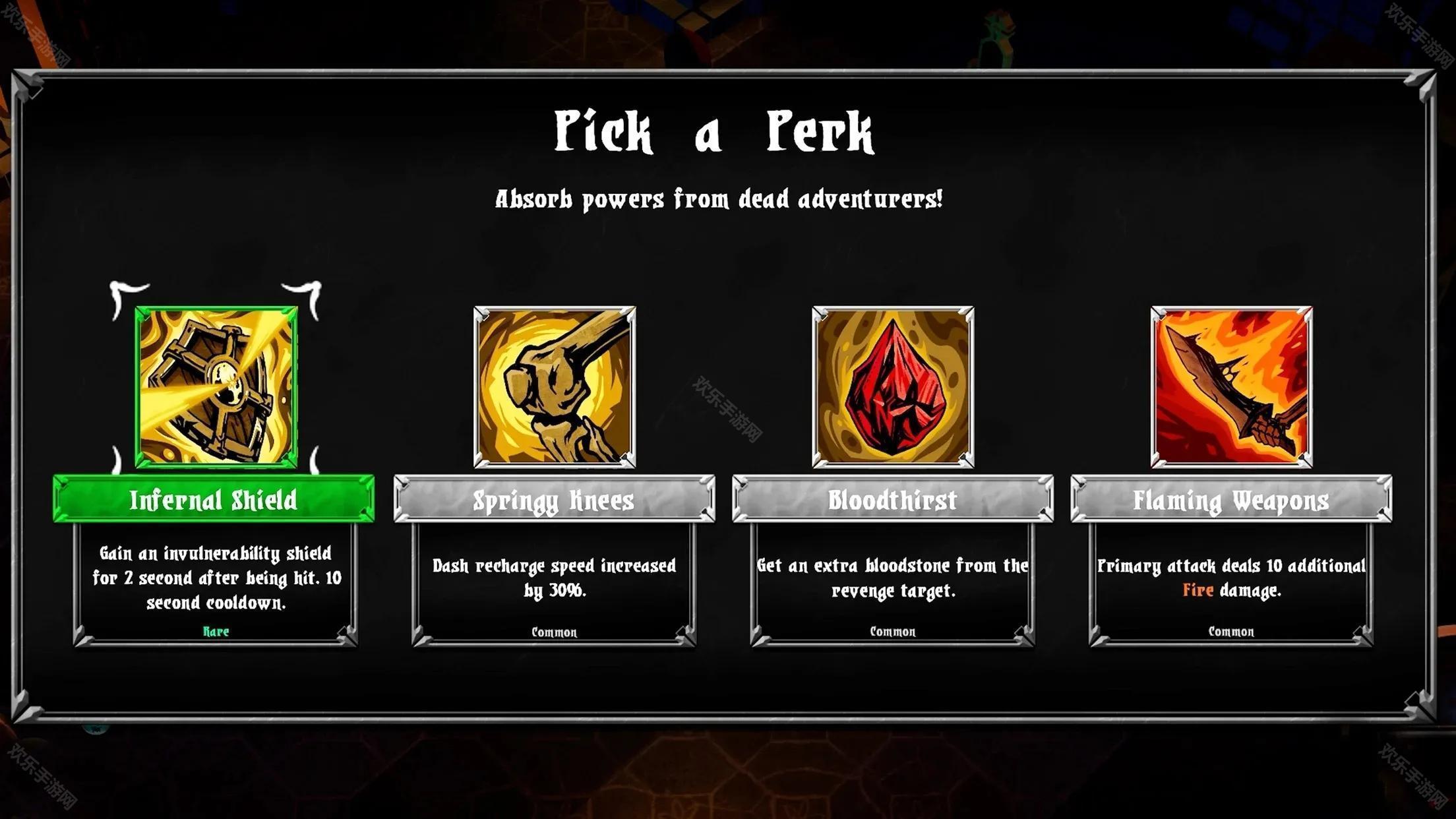The width and height of the screenshot is (1456, 819).
Task: Select the extra bloodstone description box
Action: tap(892, 583)
